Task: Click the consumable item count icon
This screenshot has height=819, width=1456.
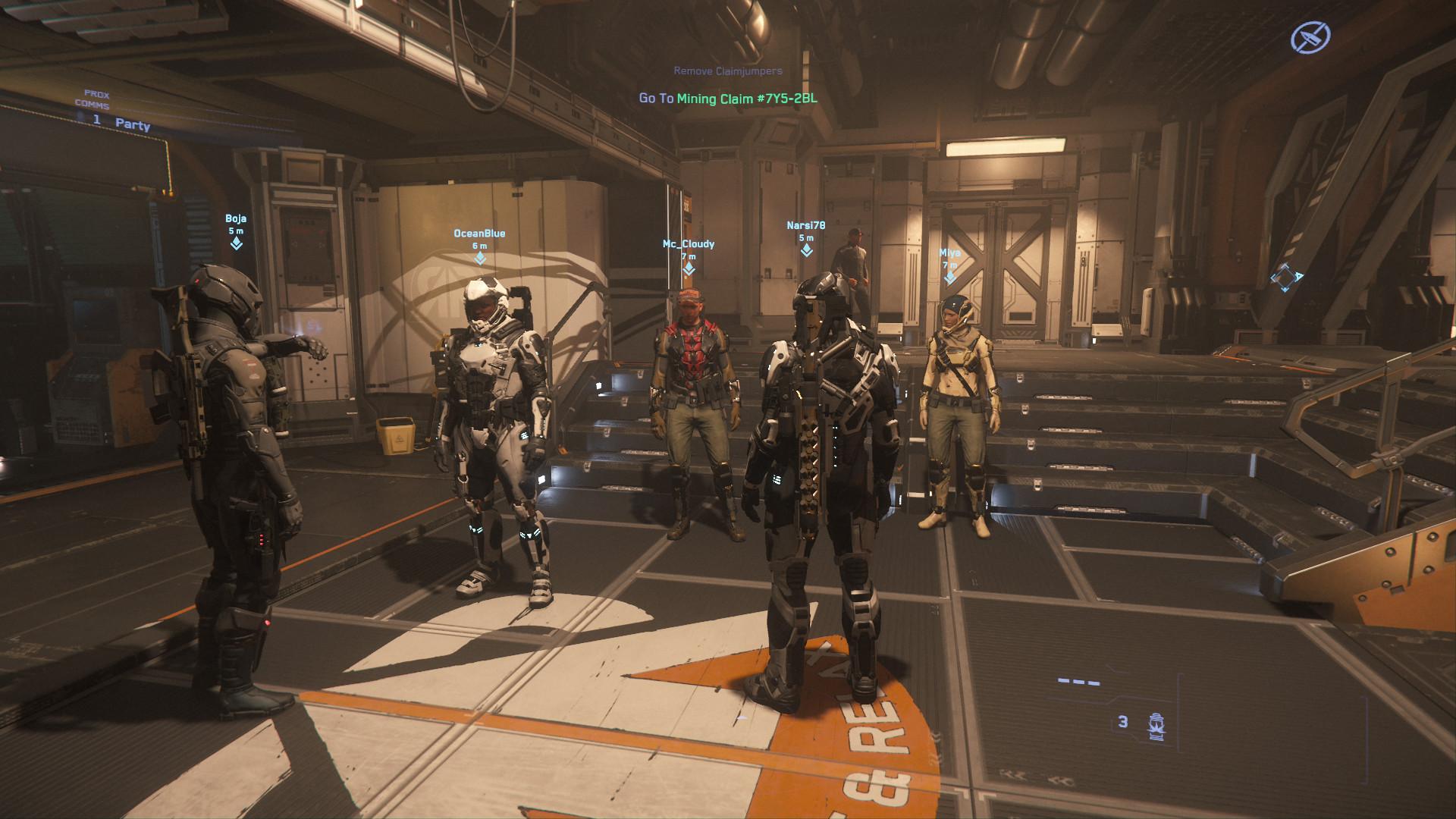Action: [1156, 726]
